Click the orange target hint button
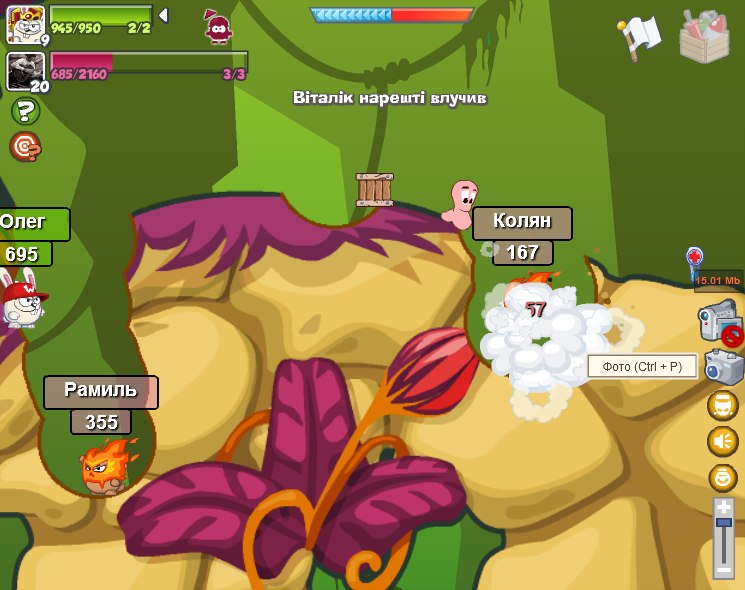Screen dimensions: 745x590 pyautogui.click(x=25, y=147)
